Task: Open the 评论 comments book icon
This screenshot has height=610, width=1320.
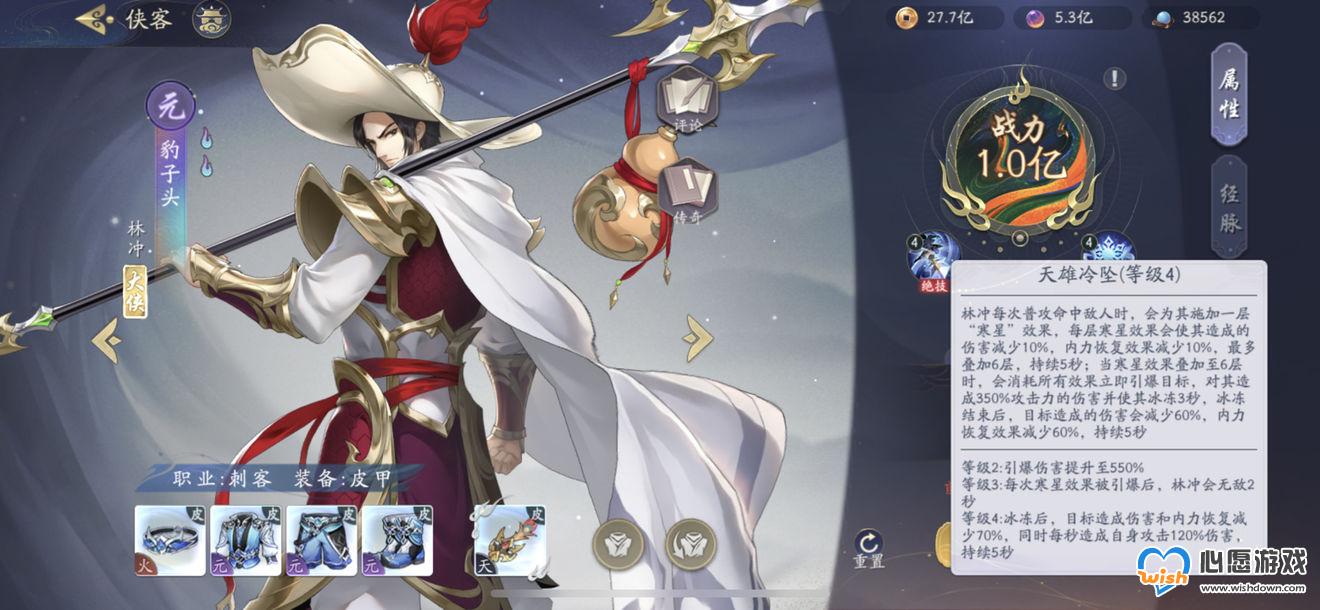Action: tap(687, 98)
